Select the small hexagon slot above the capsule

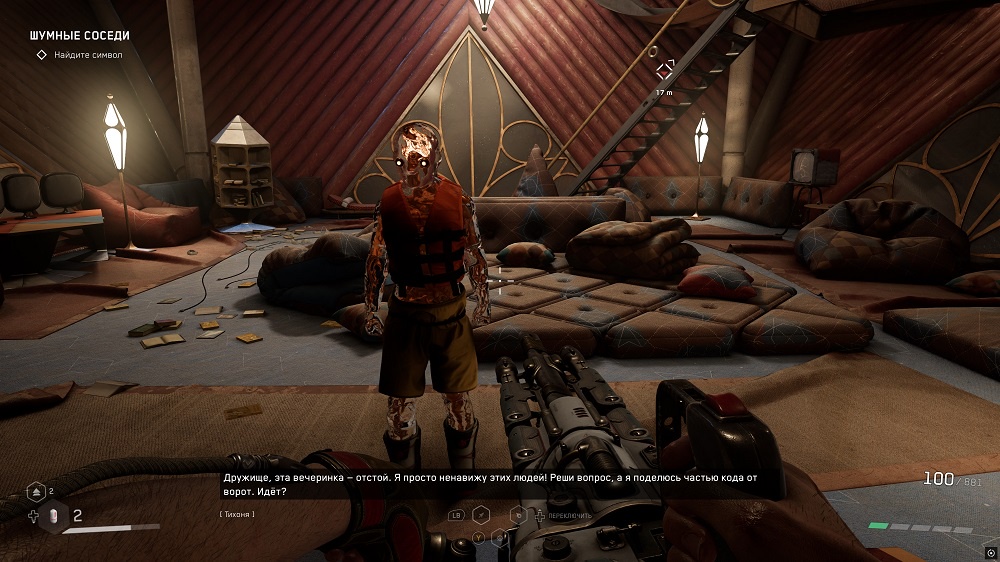[x=37, y=490]
